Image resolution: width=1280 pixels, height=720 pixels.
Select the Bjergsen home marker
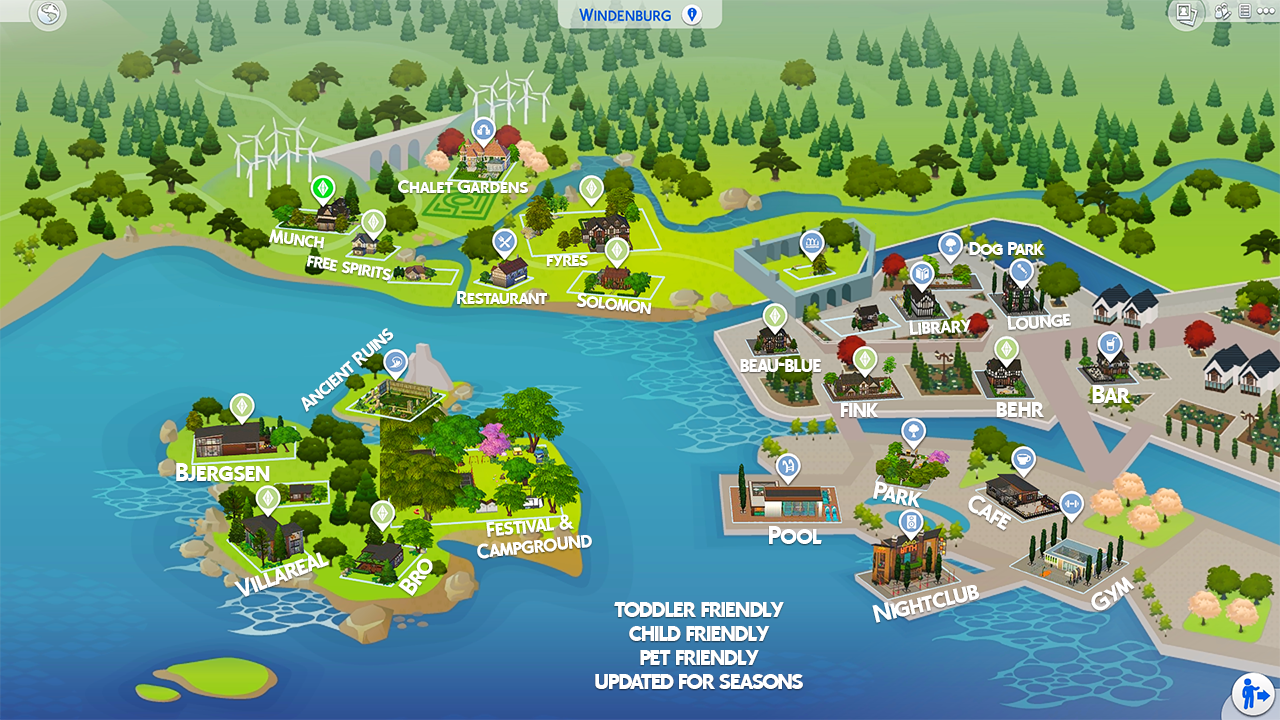pos(241,406)
